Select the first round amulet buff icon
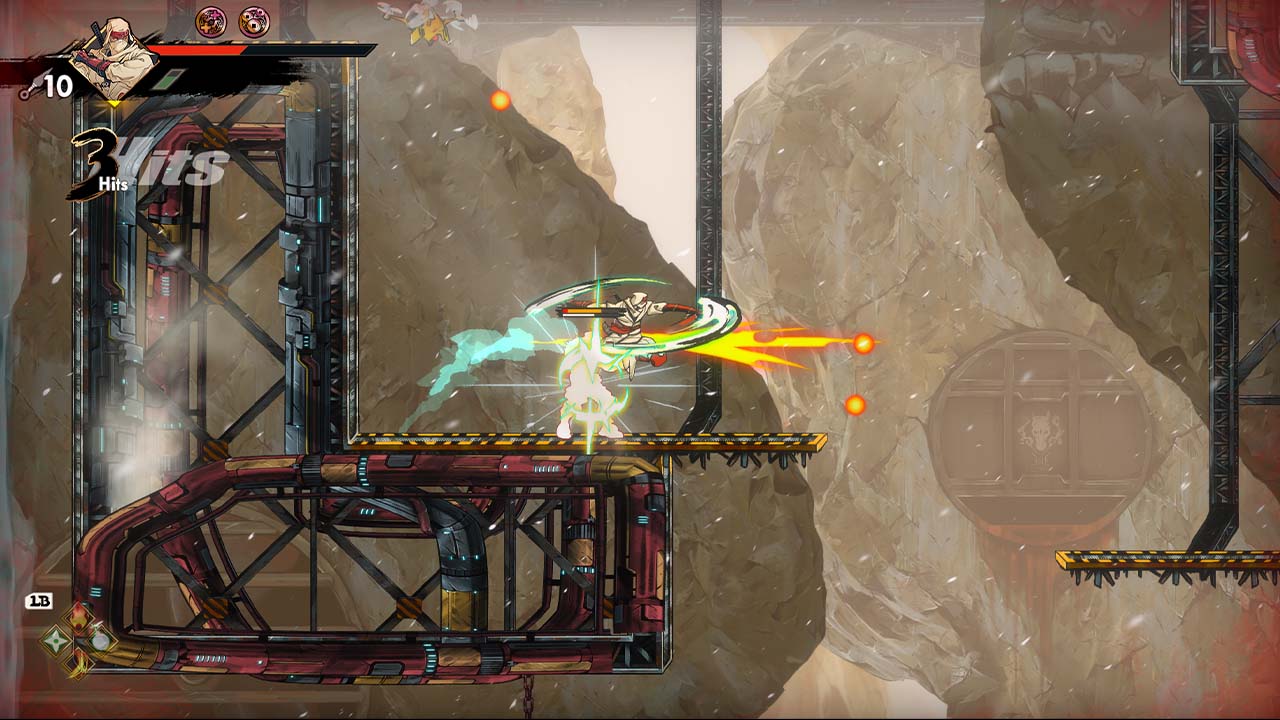1280x720 pixels. pos(210,20)
